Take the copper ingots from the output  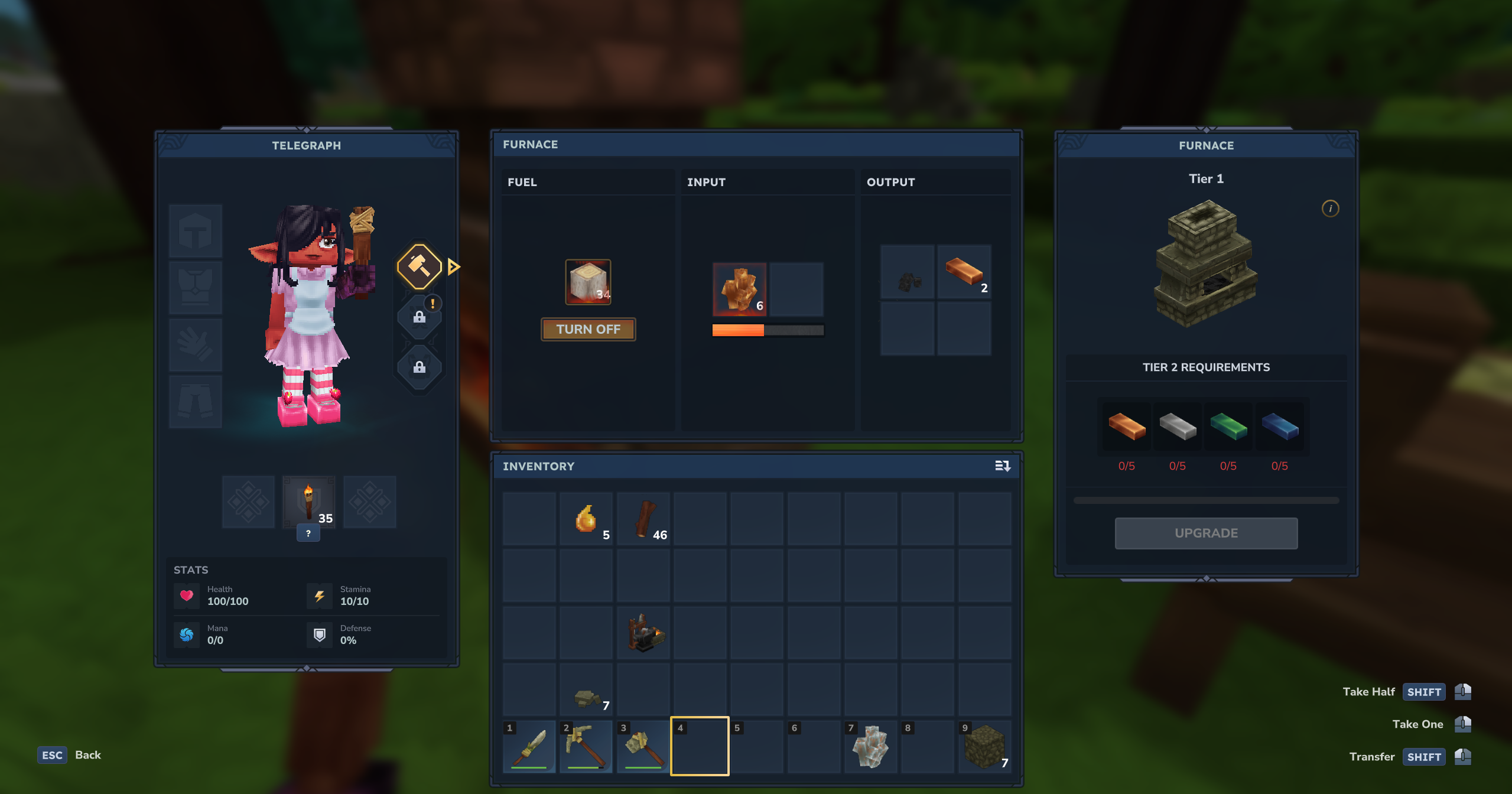coord(964,272)
